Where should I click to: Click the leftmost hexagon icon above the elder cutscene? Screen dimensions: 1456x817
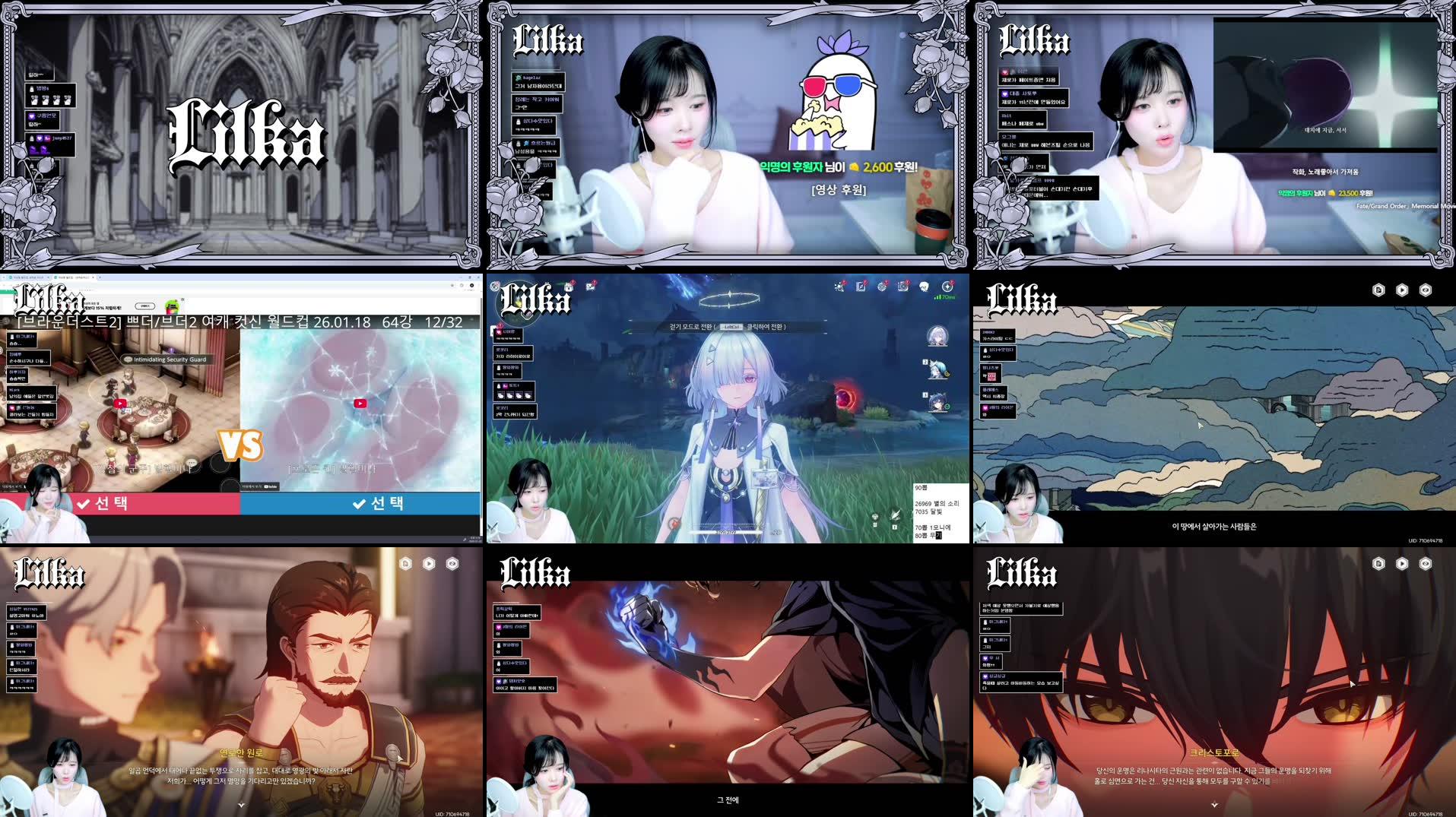[406, 563]
